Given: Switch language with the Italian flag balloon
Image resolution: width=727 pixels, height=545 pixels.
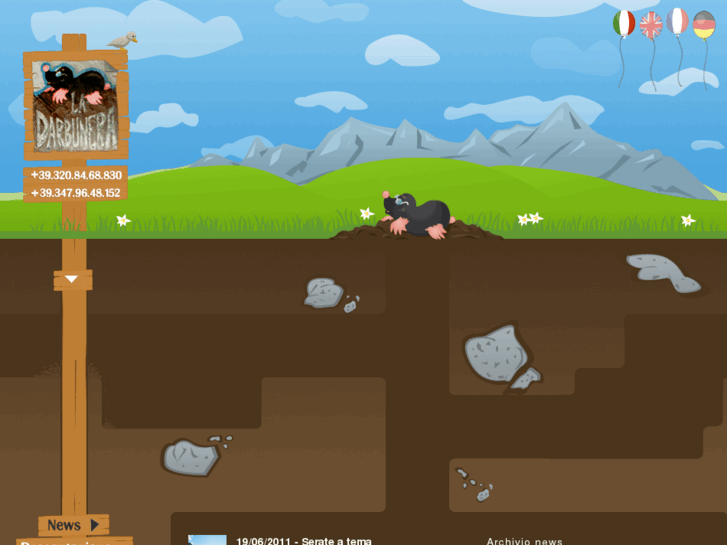Looking at the screenshot, I should coord(624,24).
